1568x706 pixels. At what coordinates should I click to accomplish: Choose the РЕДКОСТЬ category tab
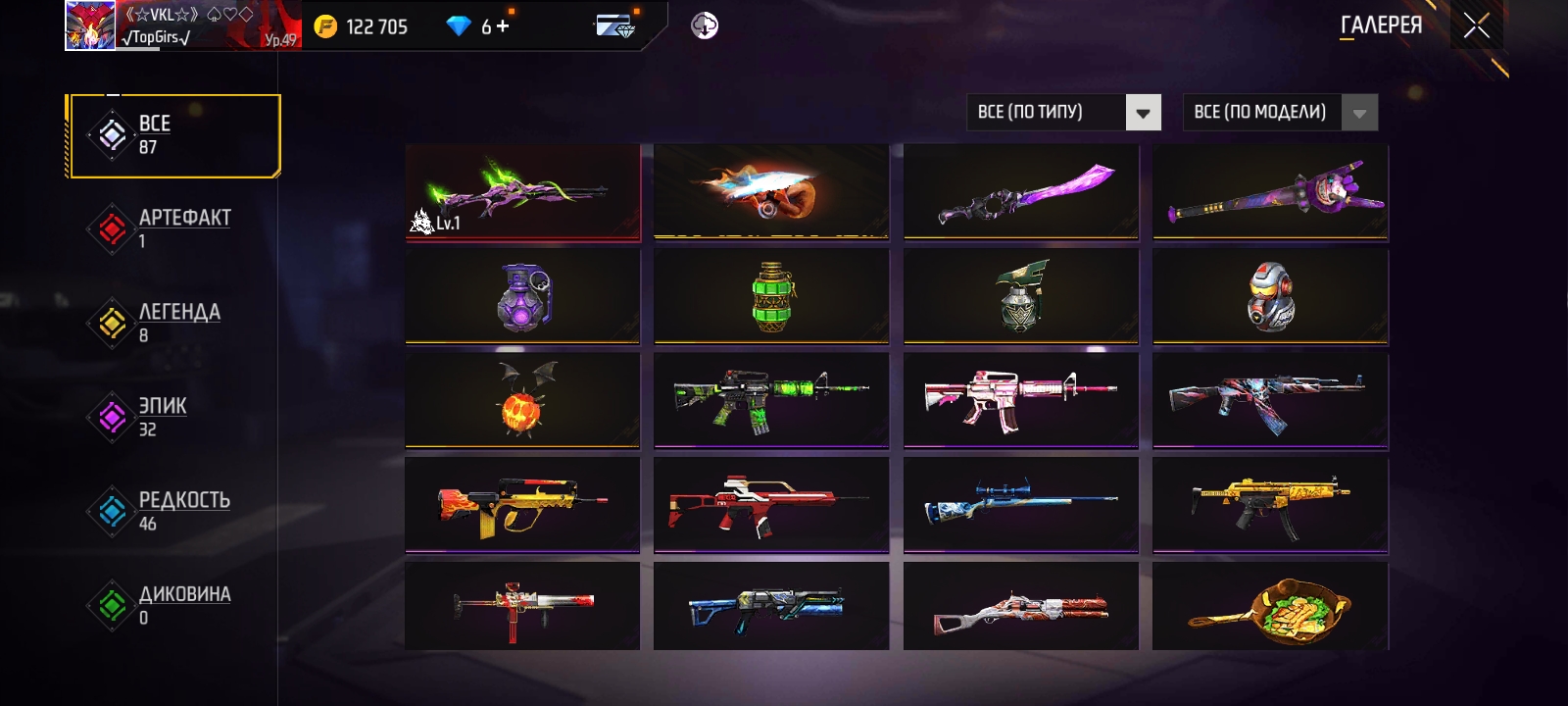coord(173,511)
